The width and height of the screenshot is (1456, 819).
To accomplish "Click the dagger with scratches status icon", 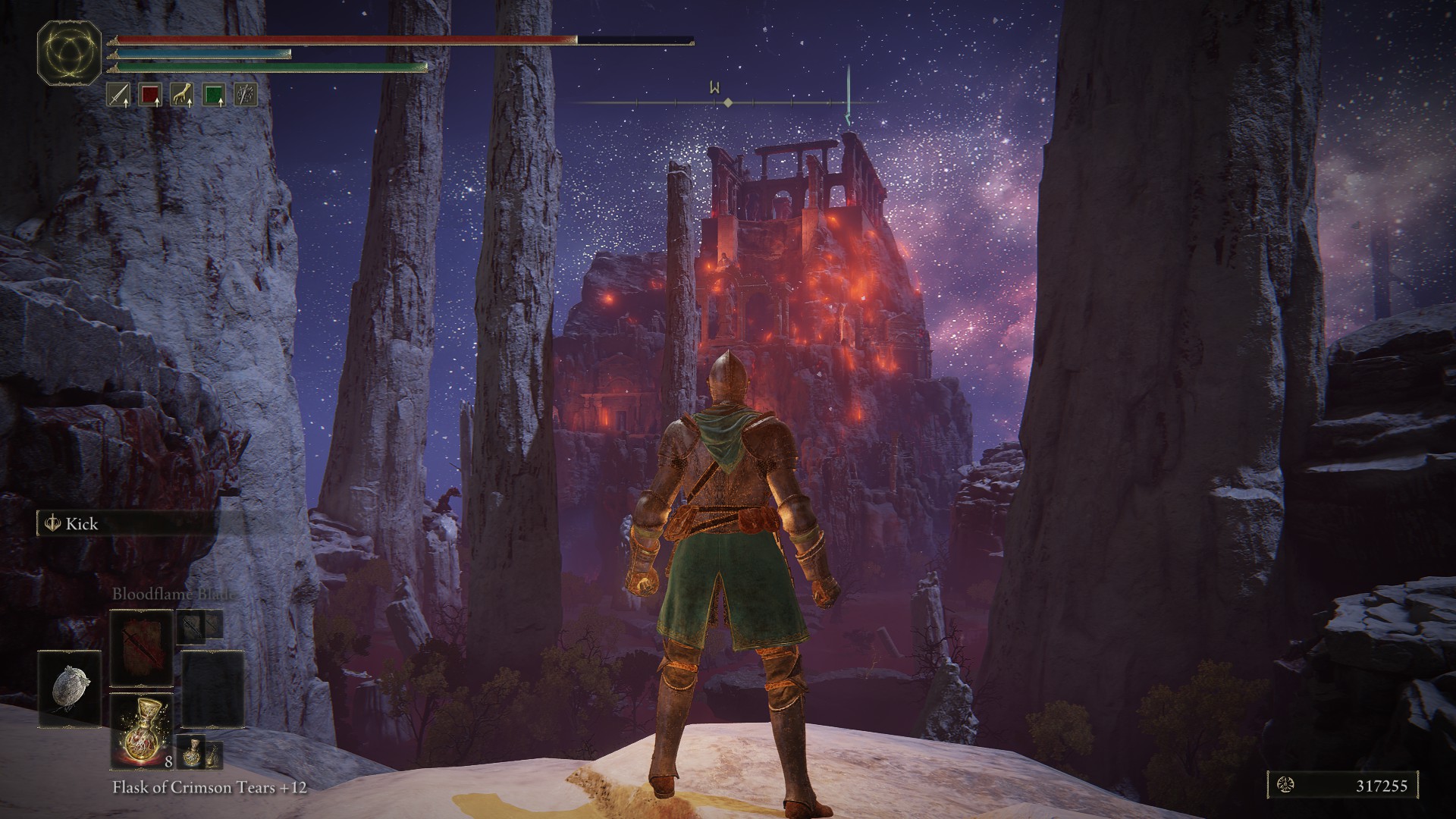I will [246, 95].
